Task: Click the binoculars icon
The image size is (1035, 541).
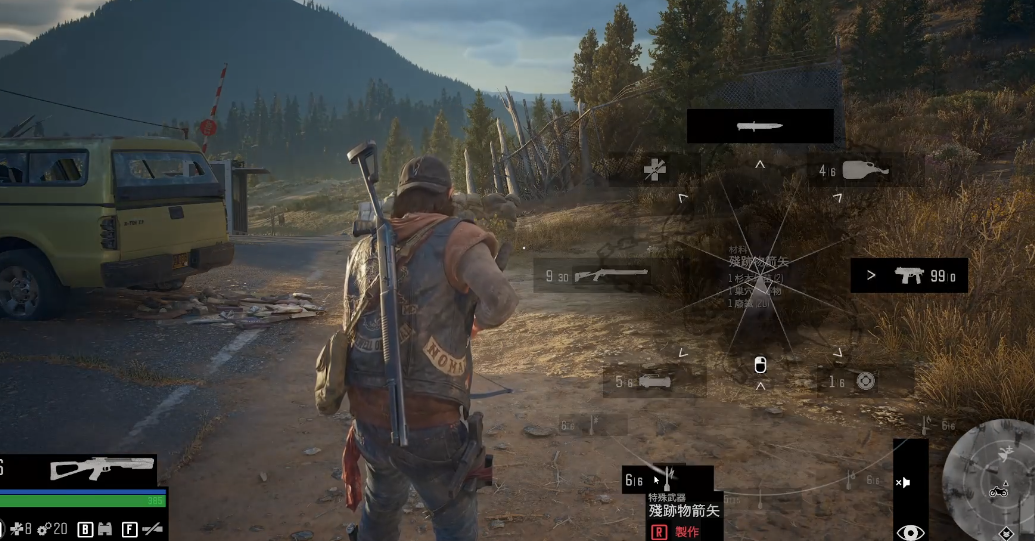Action: tap(104, 528)
